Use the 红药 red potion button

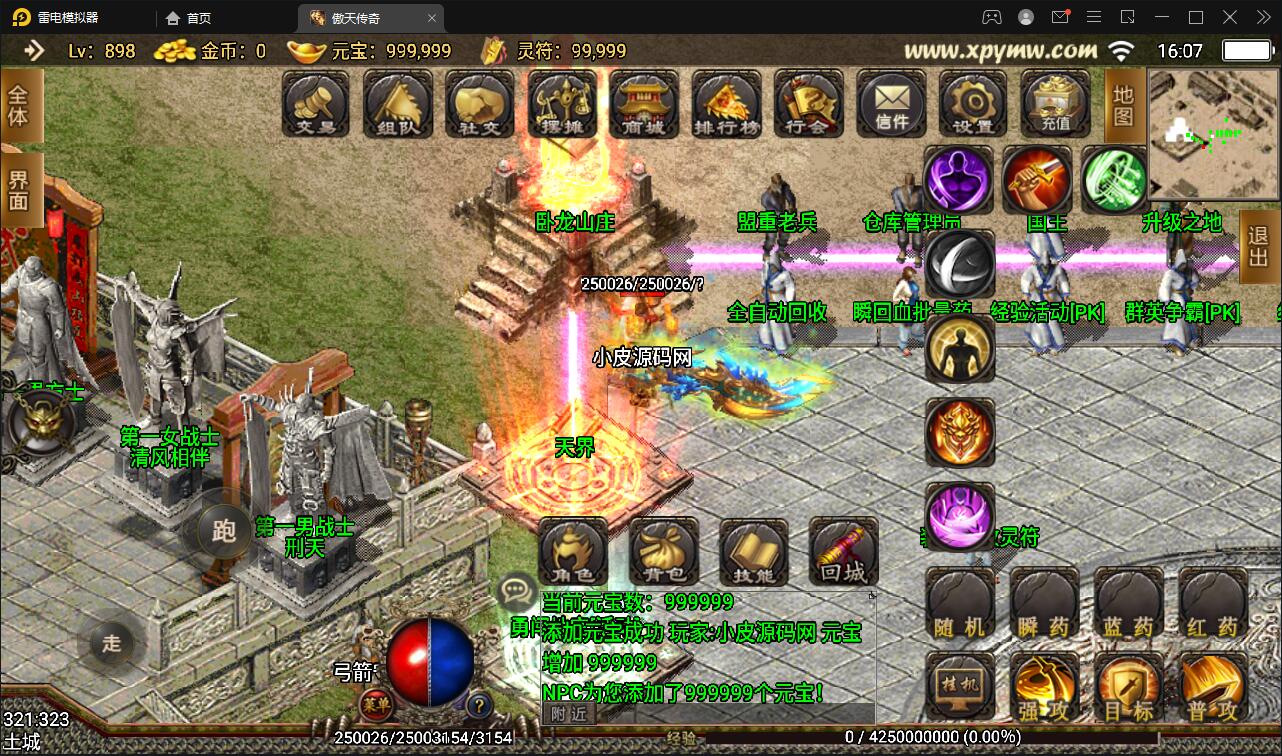click(x=1213, y=603)
